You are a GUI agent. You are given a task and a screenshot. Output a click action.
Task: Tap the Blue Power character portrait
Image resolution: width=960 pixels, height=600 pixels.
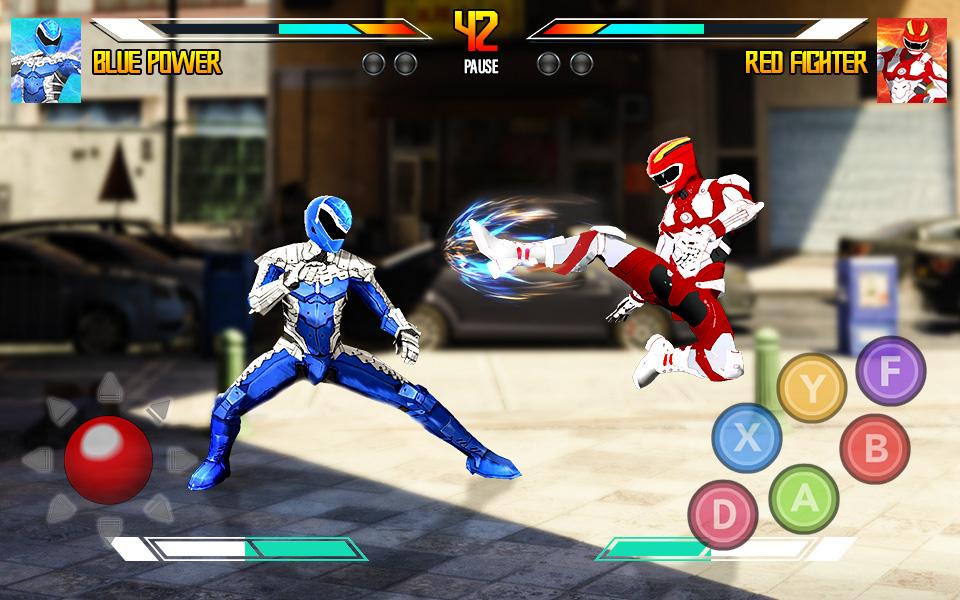(45, 61)
